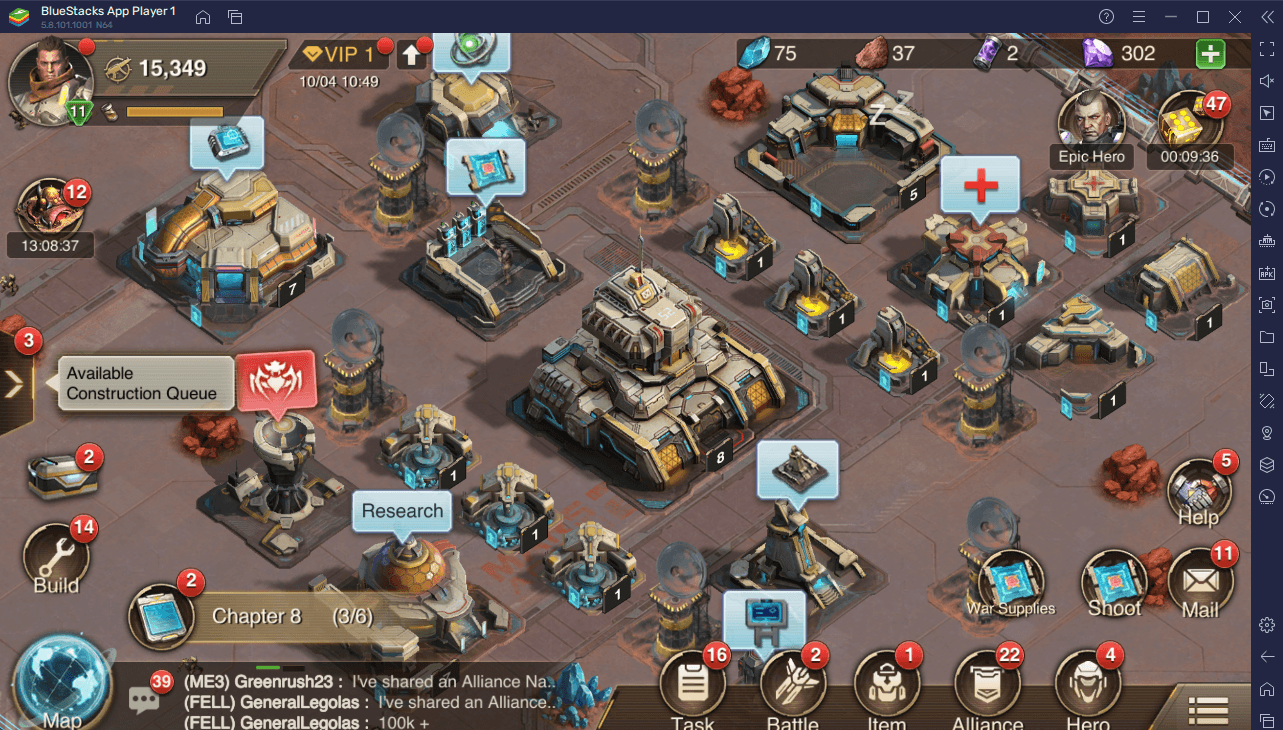Open the Task menu
The image size is (1283, 730).
(x=693, y=688)
